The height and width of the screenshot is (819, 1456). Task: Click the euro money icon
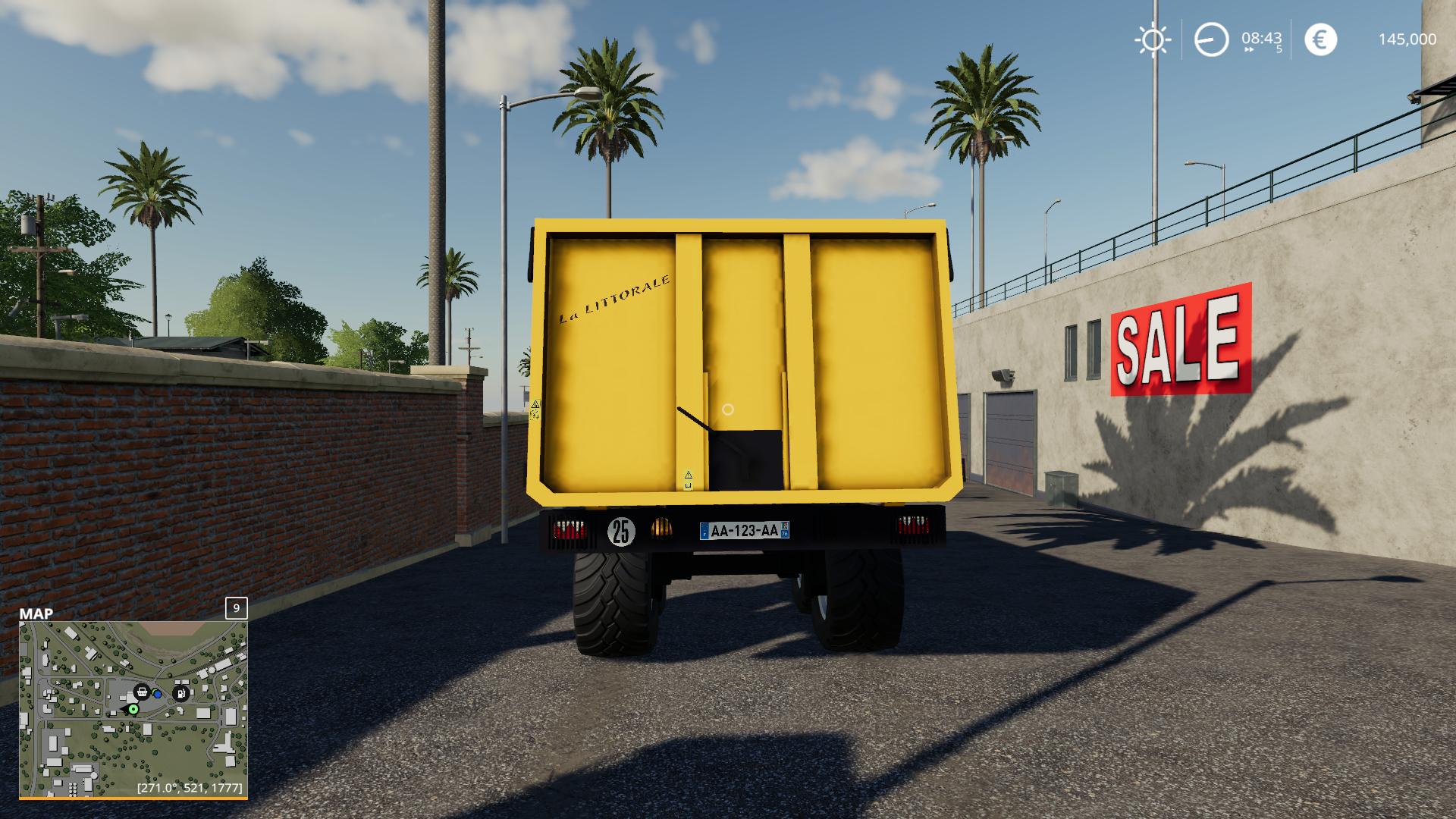1320,39
